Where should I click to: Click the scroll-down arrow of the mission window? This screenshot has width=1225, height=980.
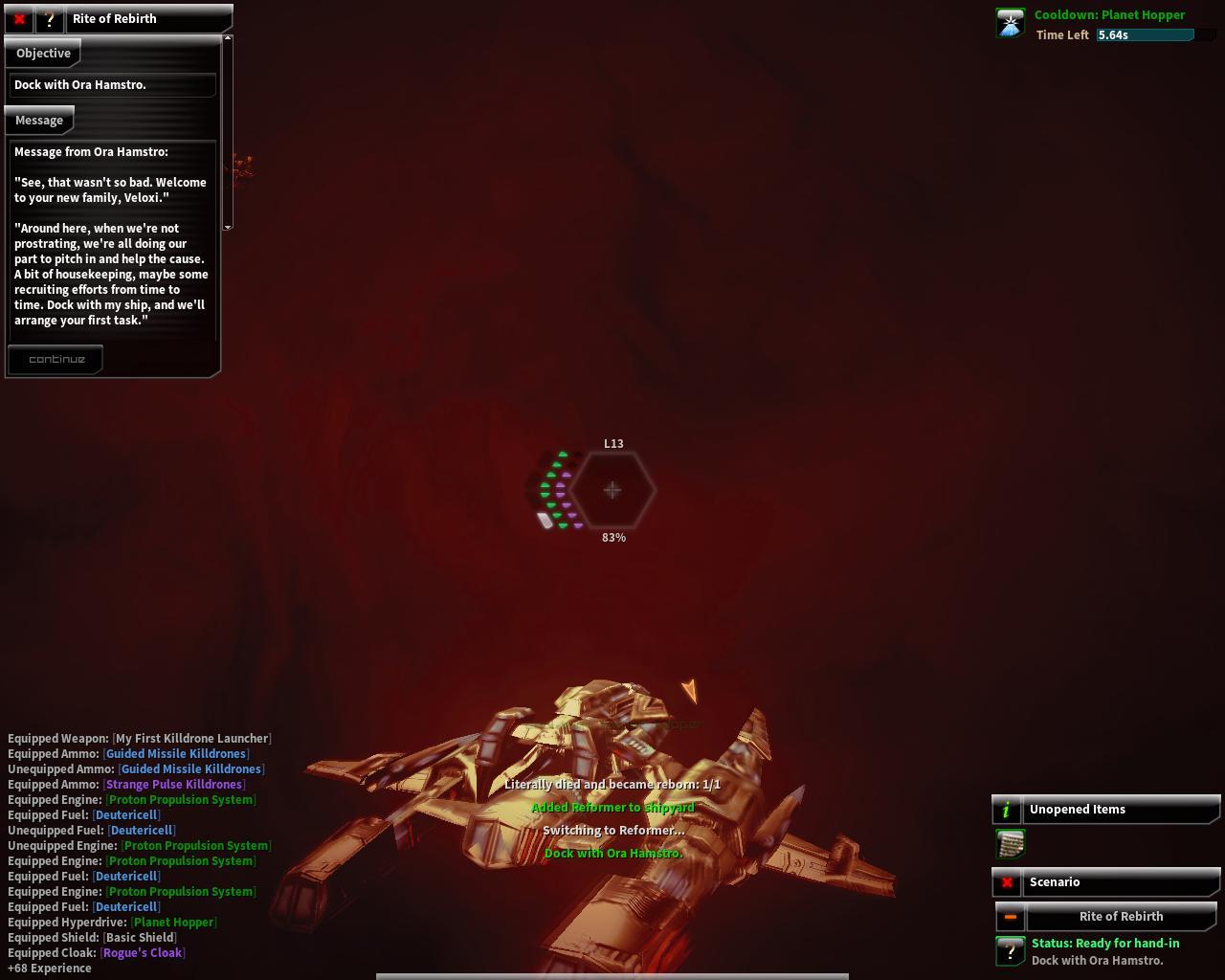coord(228,227)
